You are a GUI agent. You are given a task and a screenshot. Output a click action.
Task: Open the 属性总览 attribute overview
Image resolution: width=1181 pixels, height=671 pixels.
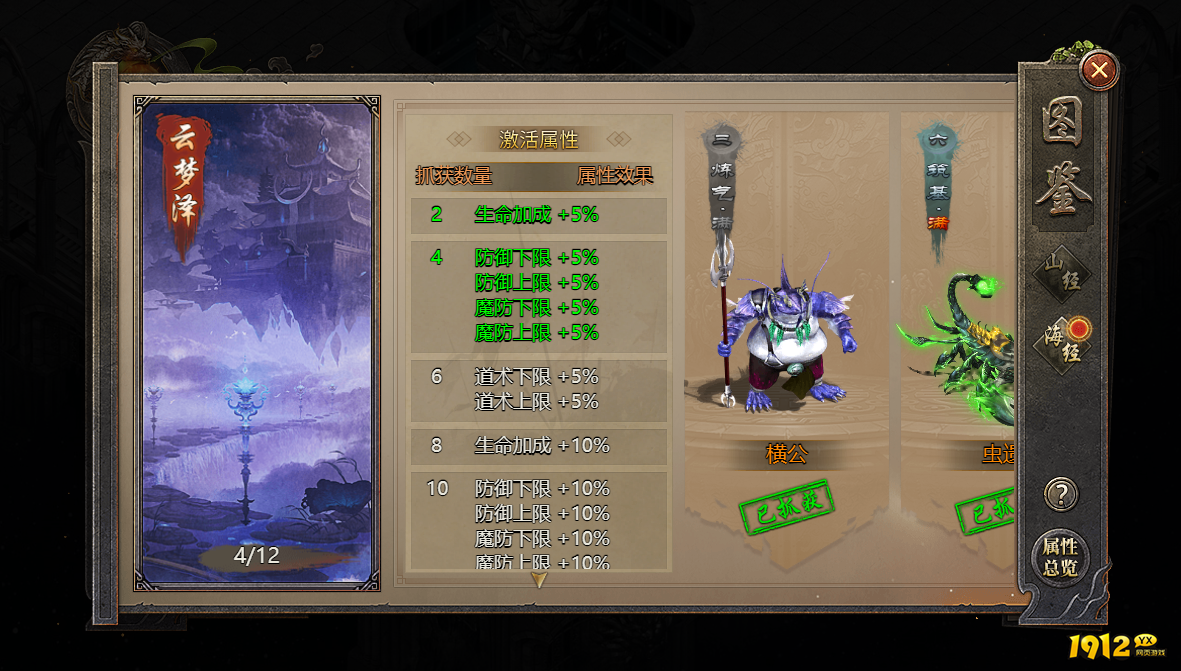tap(1059, 557)
